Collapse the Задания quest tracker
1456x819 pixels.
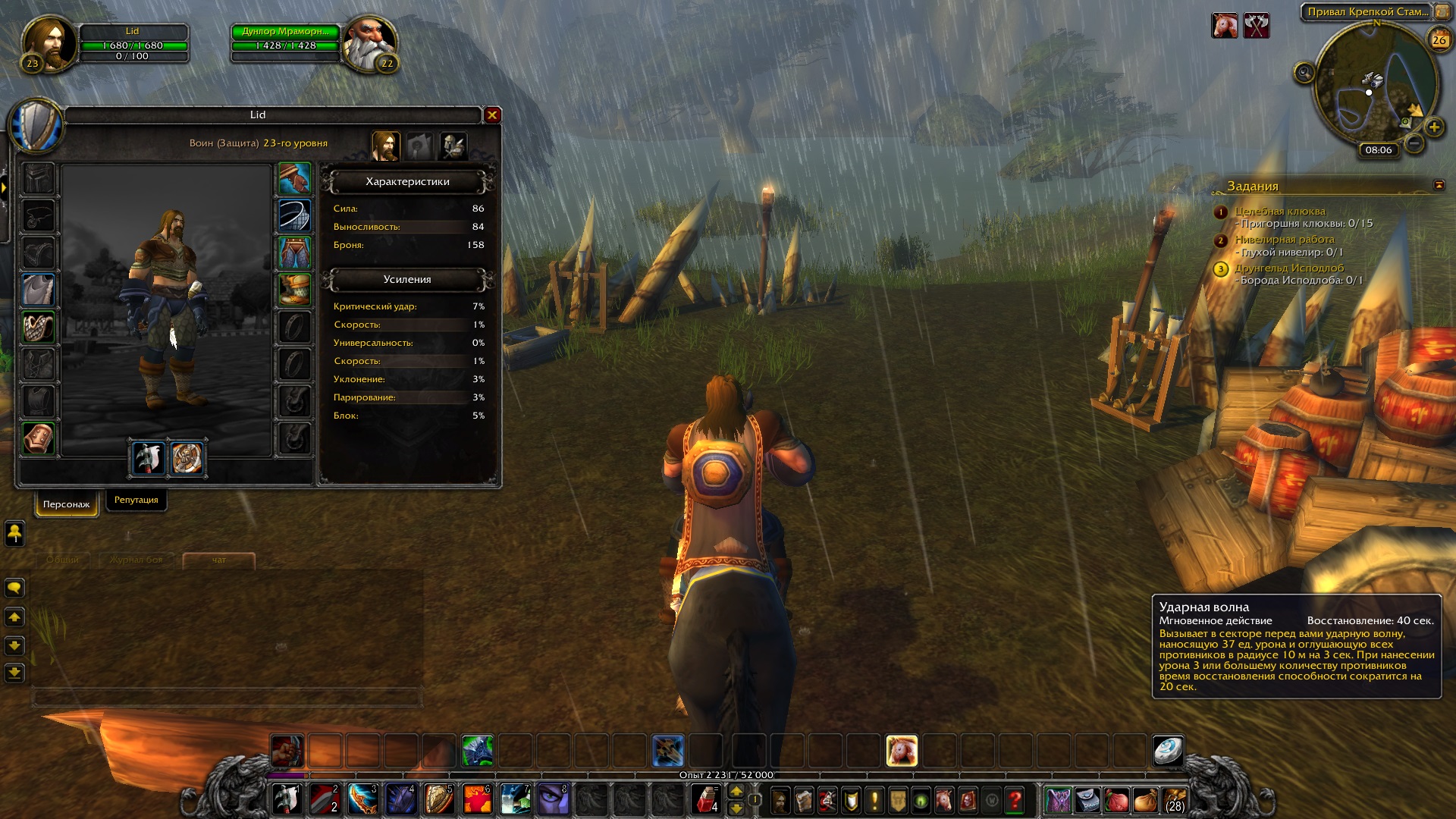[x=1439, y=185]
